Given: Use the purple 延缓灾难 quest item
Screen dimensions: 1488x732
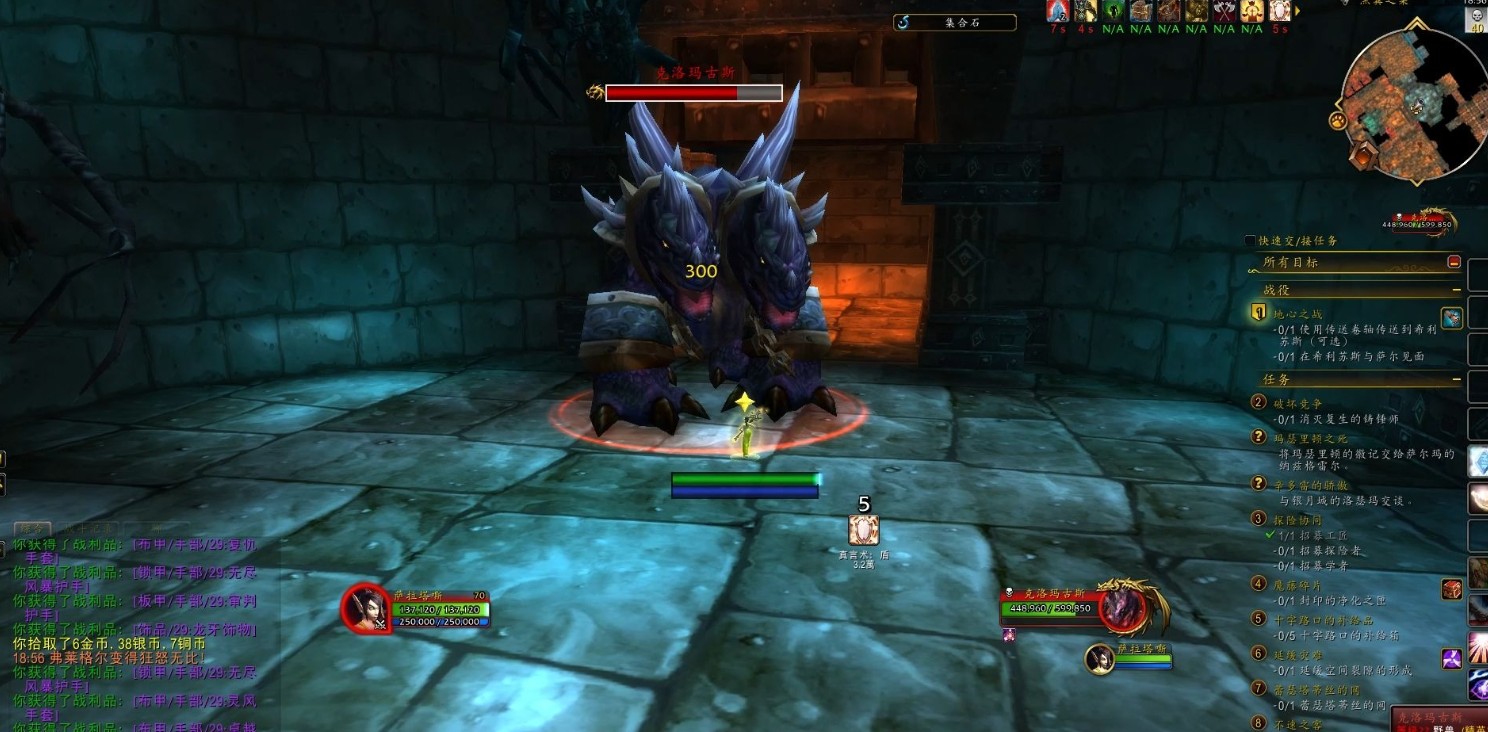Looking at the screenshot, I should (1452, 659).
